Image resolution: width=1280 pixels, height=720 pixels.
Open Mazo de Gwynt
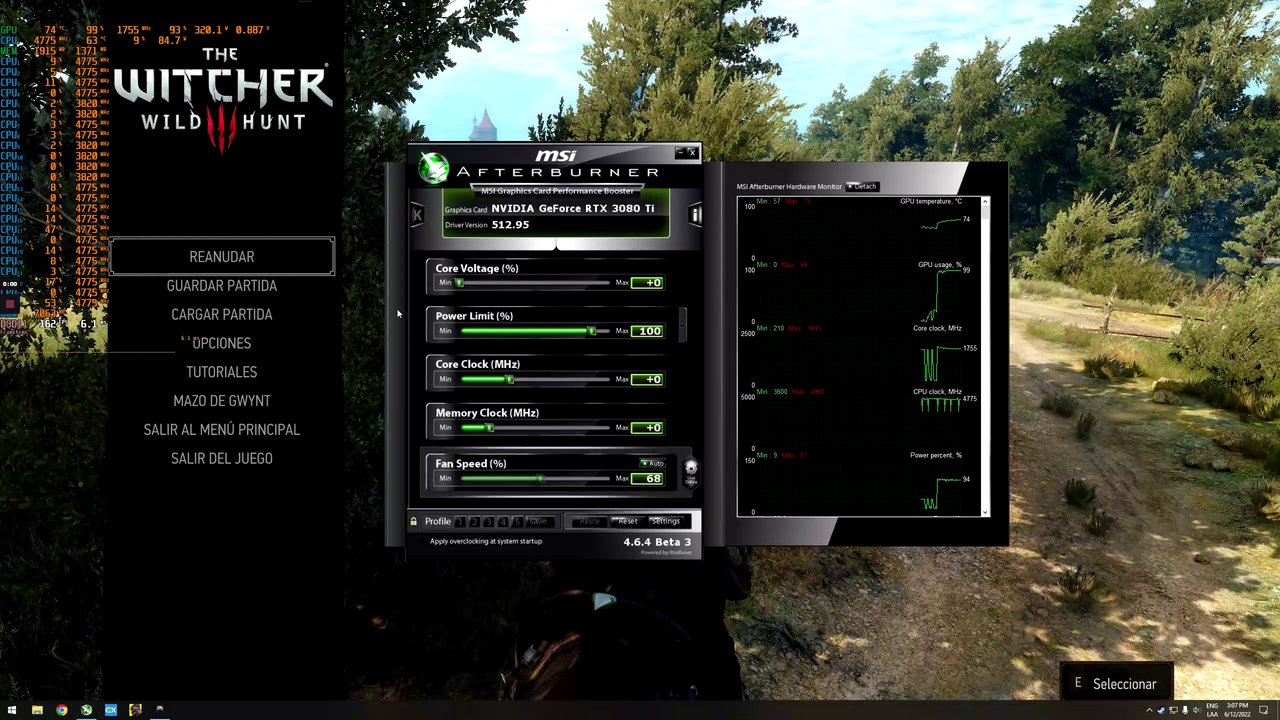[221, 401]
